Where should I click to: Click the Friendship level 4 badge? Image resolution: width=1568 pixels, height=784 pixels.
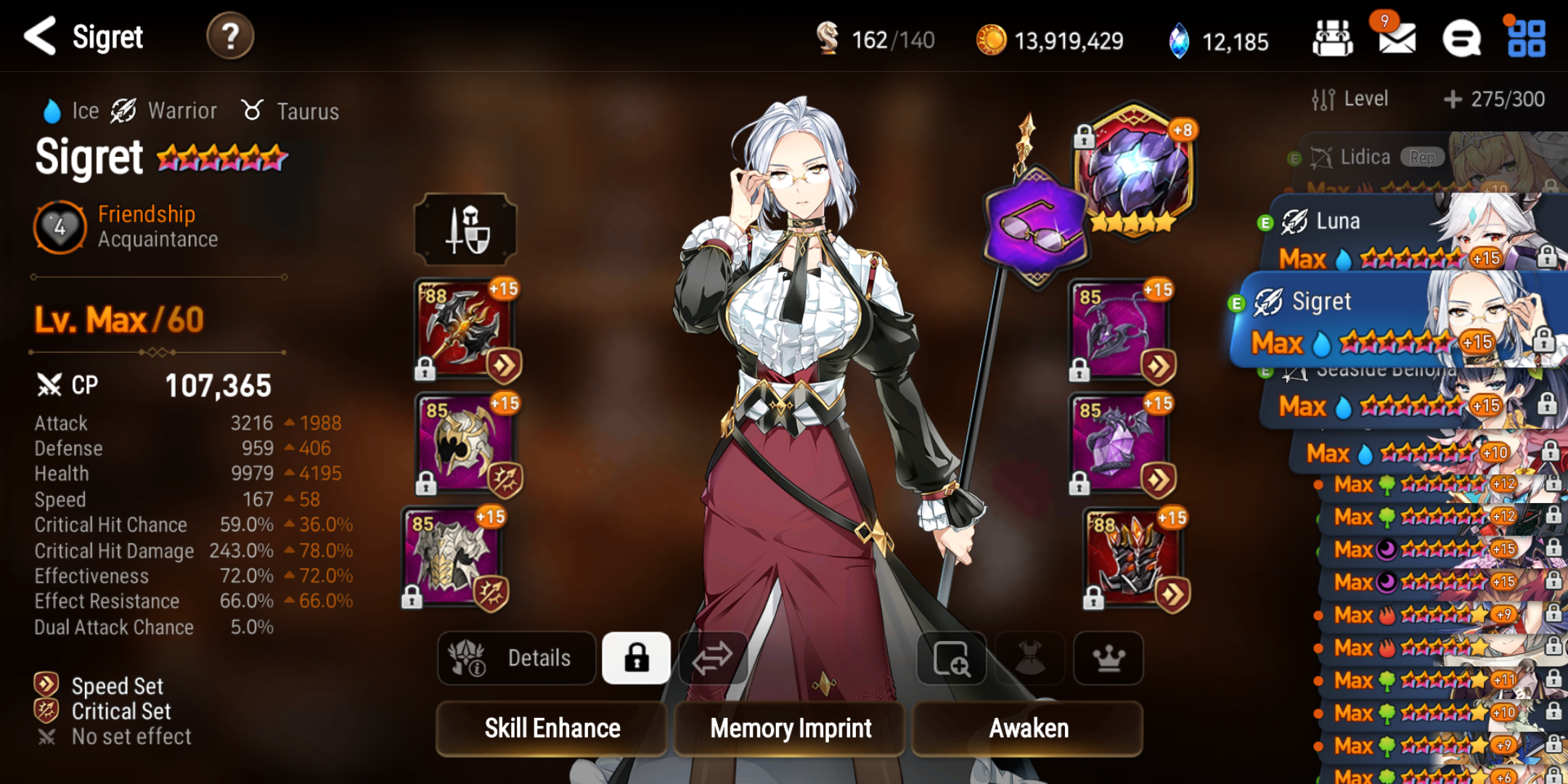60,226
